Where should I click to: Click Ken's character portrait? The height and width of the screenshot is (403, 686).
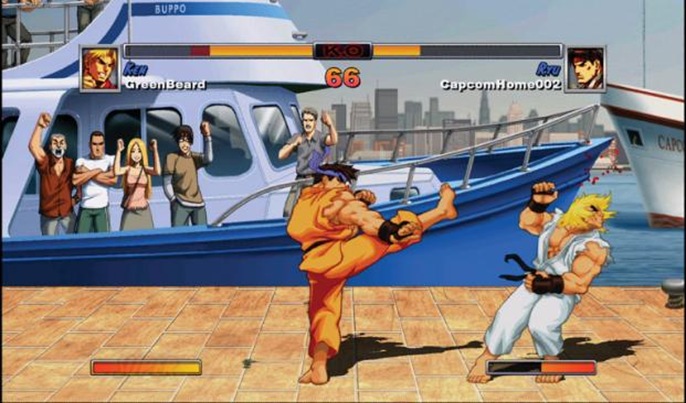tap(100, 68)
